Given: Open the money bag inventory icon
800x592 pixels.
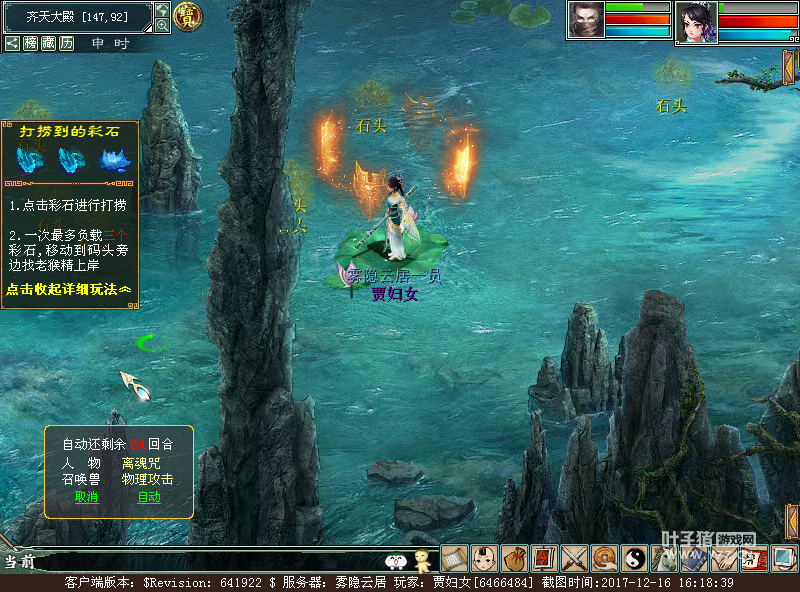Looking at the screenshot, I should (x=514, y=558).
